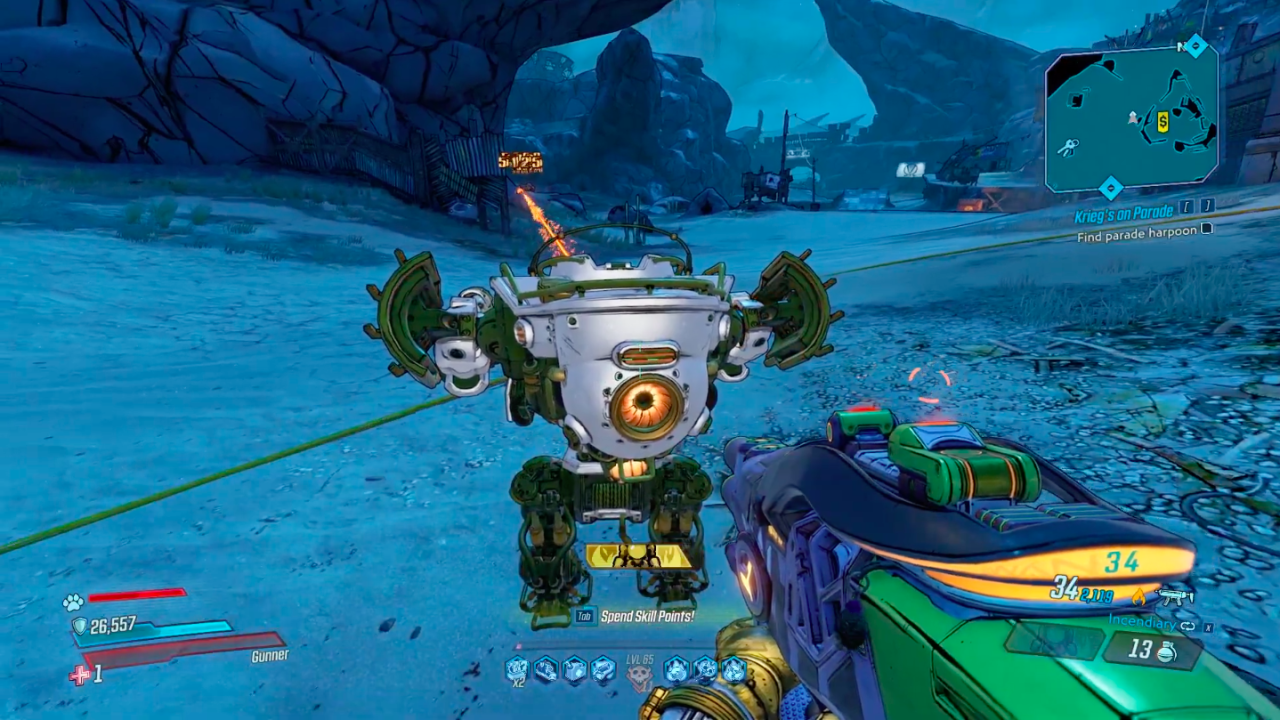The height and width of the screenshot is (720, 1280).
Task: Click the LVL 65 skull badge
Action: (639, 672)
